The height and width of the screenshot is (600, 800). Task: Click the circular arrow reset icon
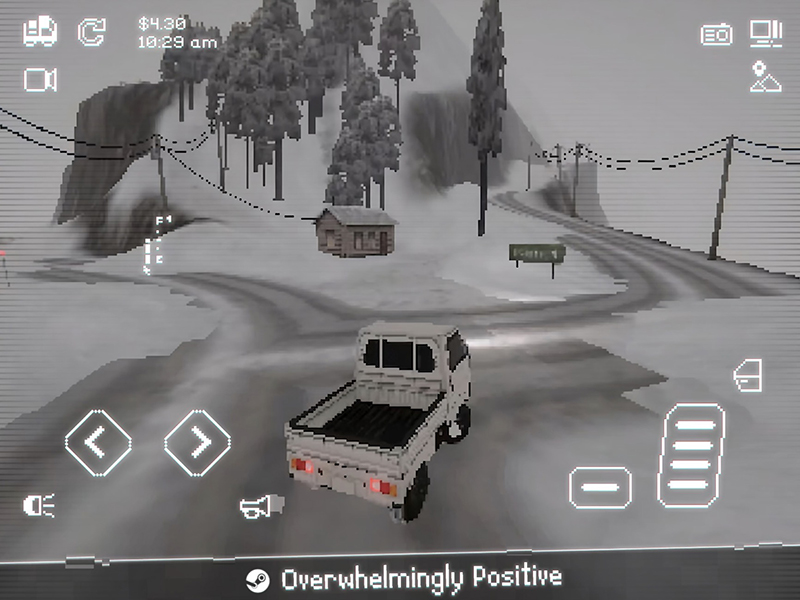pos(91,31)
